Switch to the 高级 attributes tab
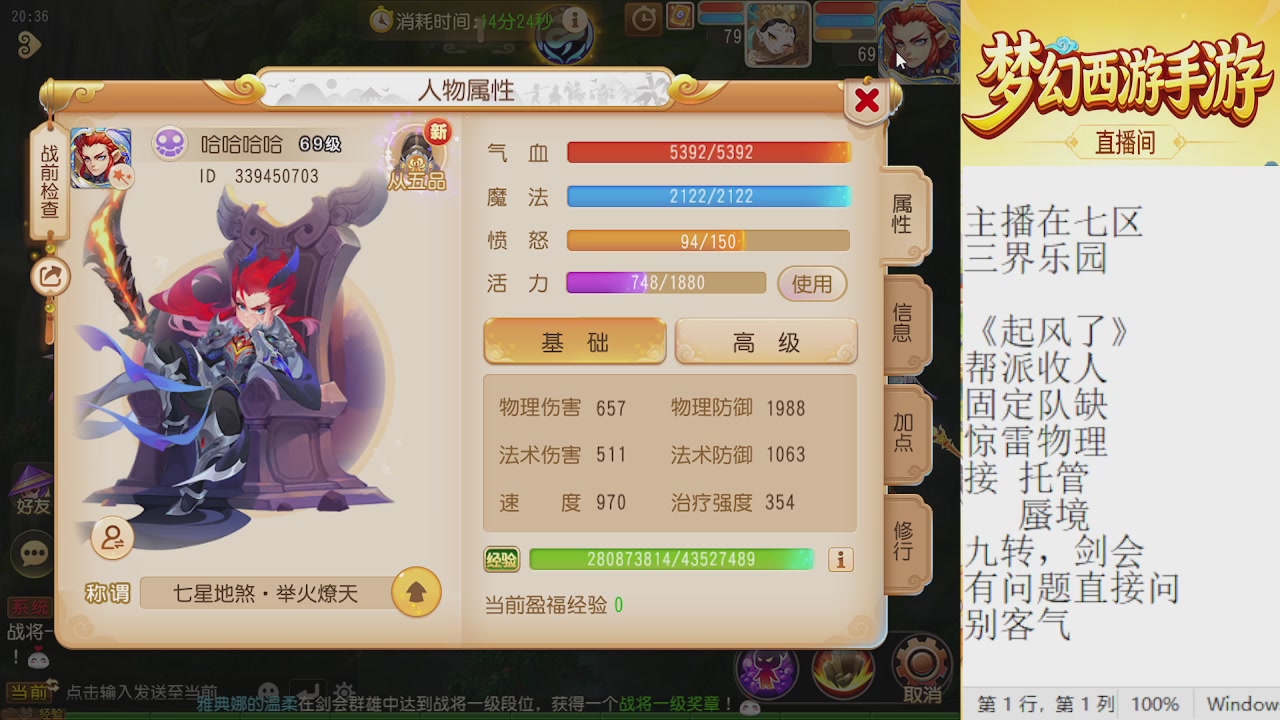 (765, 341)
